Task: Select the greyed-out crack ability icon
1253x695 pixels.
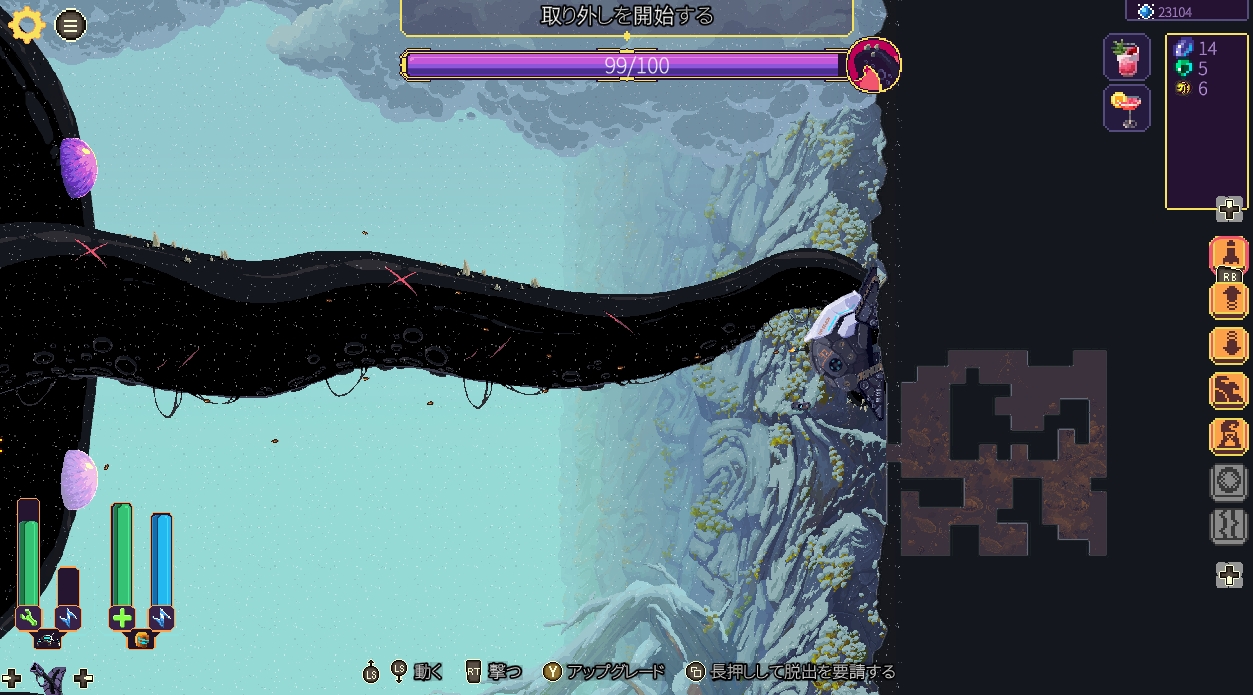Action: click(x=1229, y=526)
